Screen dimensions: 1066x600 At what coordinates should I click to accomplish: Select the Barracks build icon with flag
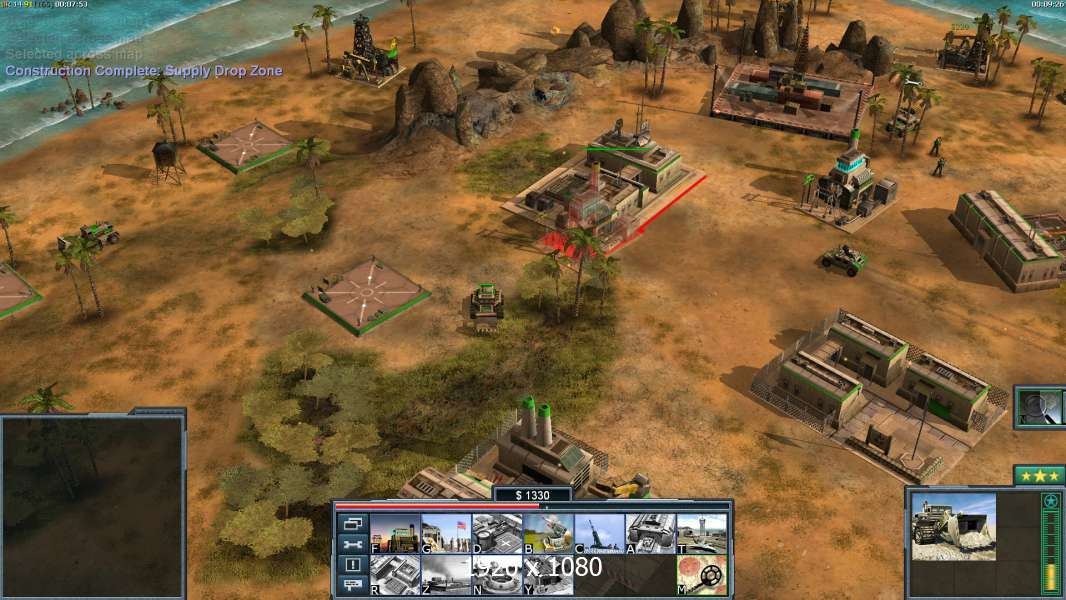(x=446, y=533)
